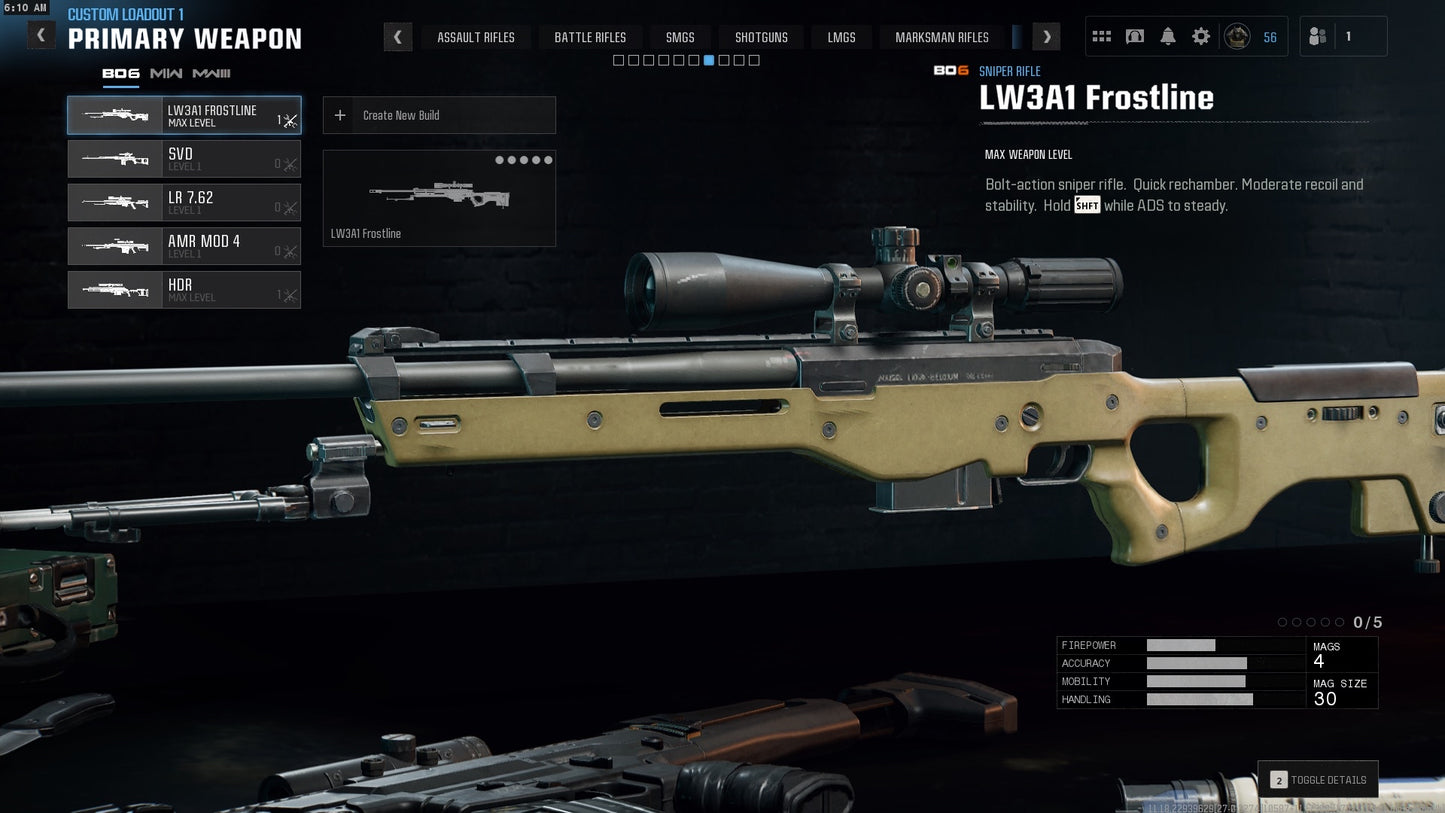
Task: Click the back arrow to exit Primary Weapon
Action: (40, 34)
